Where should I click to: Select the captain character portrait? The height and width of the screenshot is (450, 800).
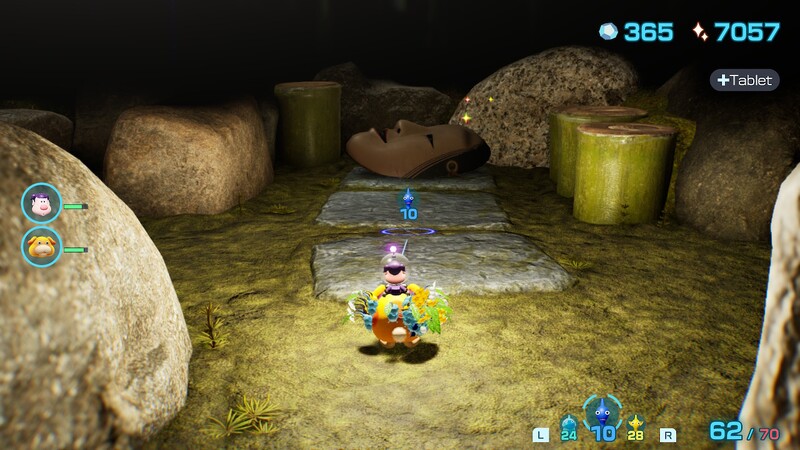pyautogui.click(x=42, y=204)
